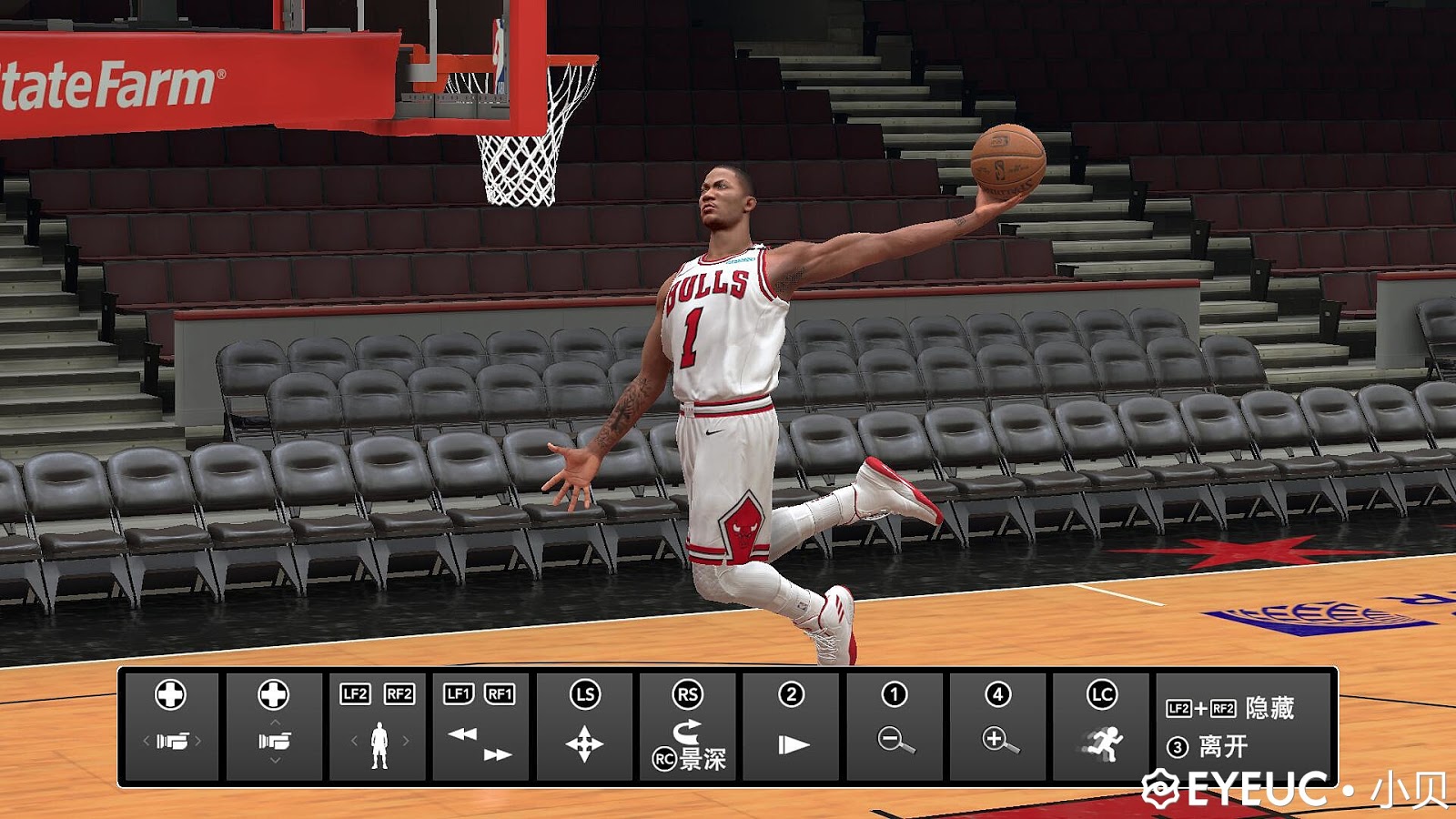Click the EYEUC gear logo watermark
The height and width of the screenshot is (819, 1456).
(1162, 790)
